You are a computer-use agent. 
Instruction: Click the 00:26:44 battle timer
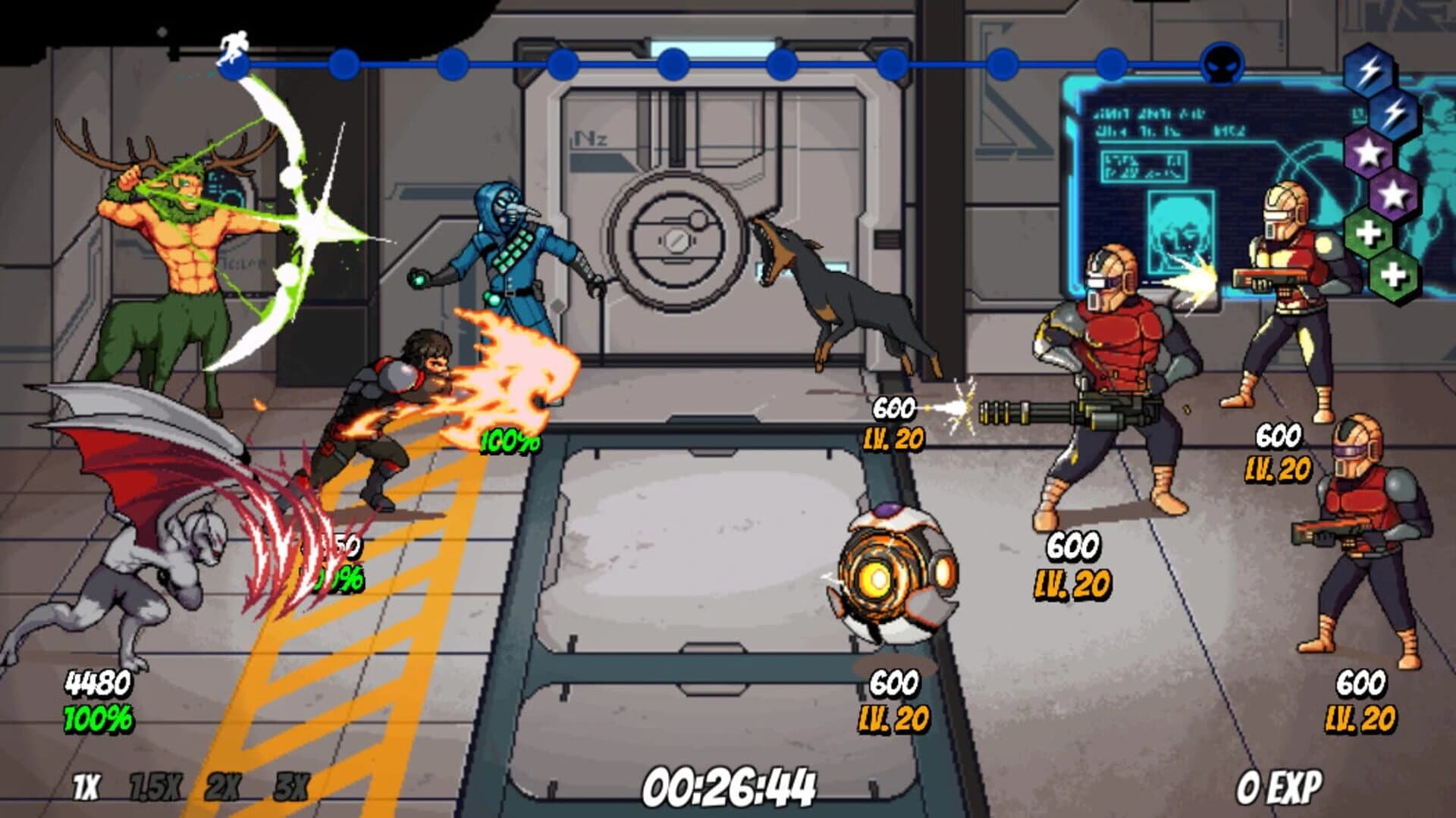pyautogui.click(x=730, y=788)
